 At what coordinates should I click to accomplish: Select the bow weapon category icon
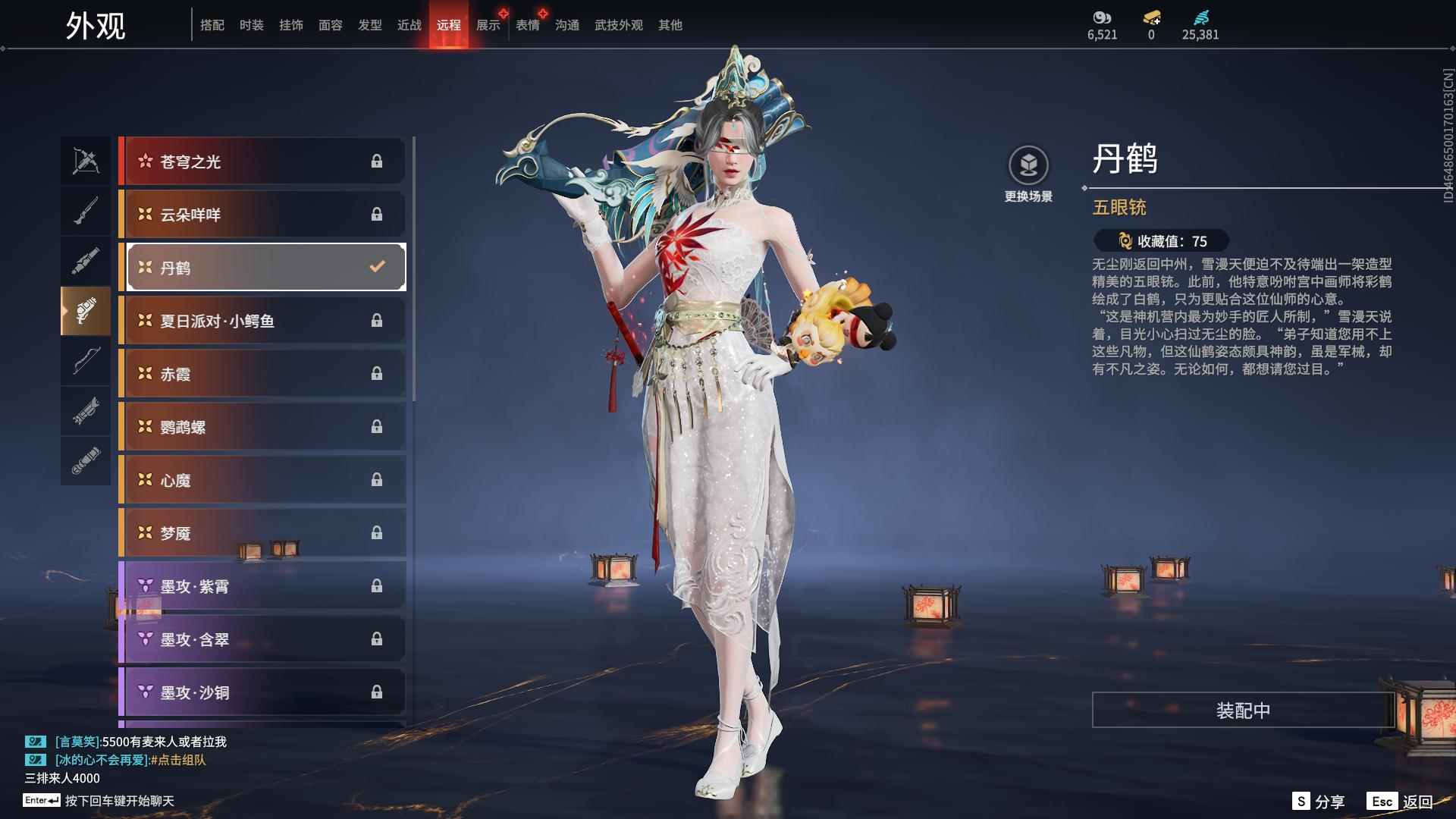point(86,362)
